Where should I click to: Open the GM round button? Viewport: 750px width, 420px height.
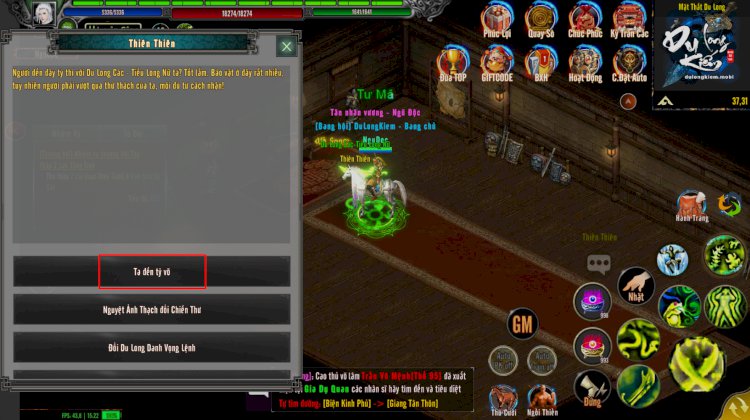[523, 323]
